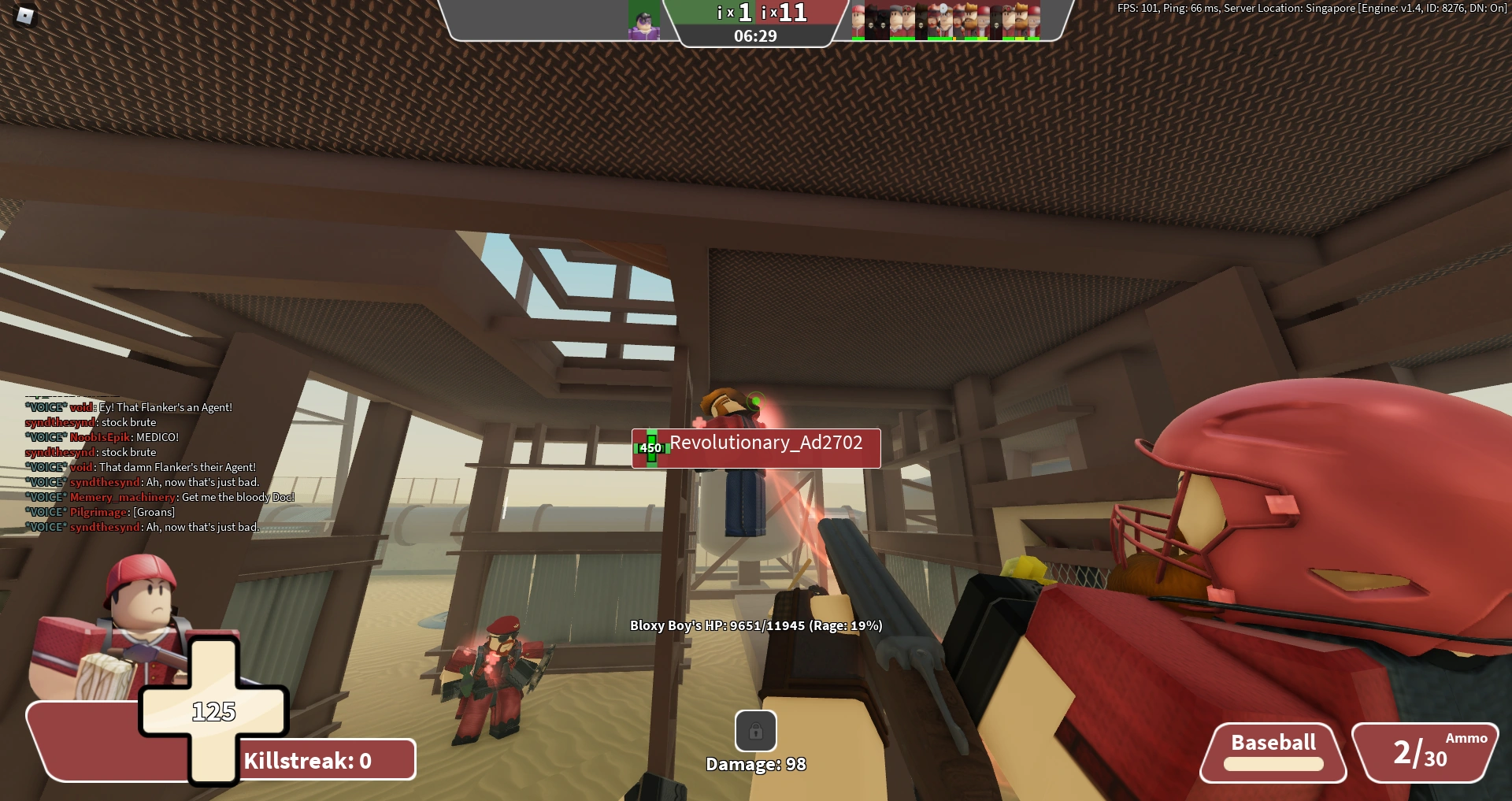Screen dimensions: 1512x801
Task: Click the voice line from Pilgrimage
Action: click(x=98, y=512)
